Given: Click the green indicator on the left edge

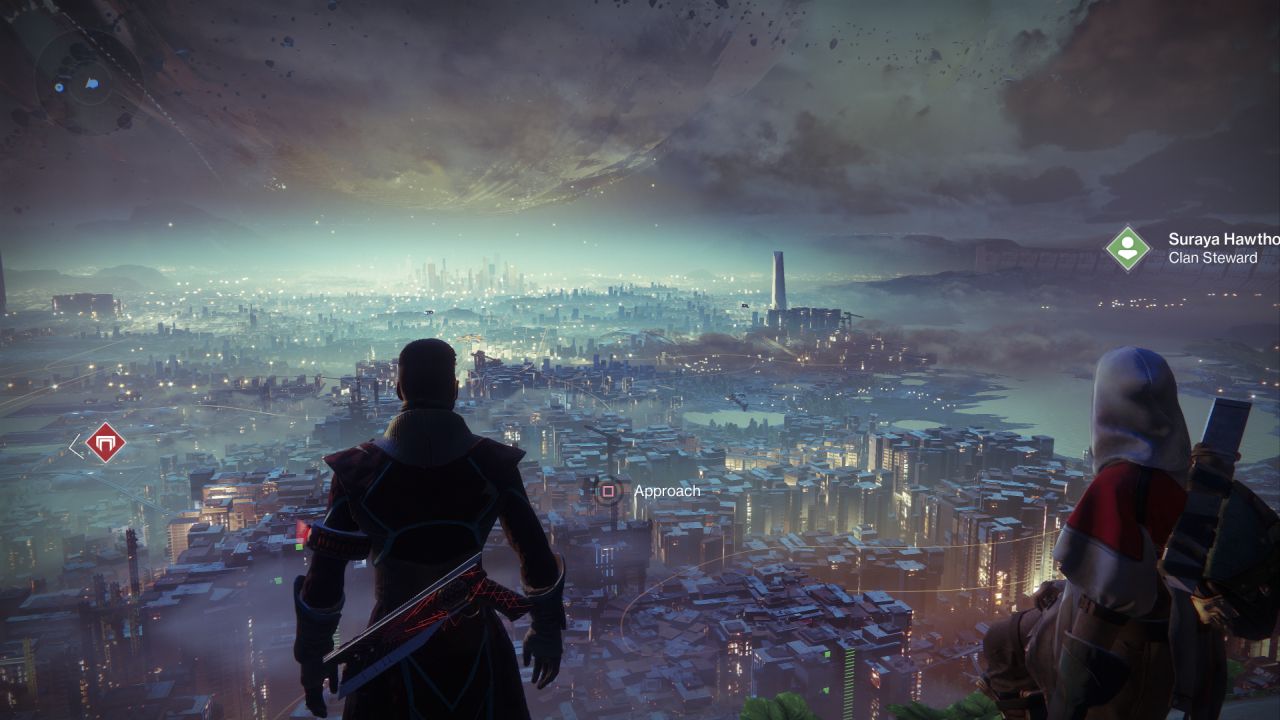Looking at the screenshot, I should pyautogui.click(x=299, y=547).
